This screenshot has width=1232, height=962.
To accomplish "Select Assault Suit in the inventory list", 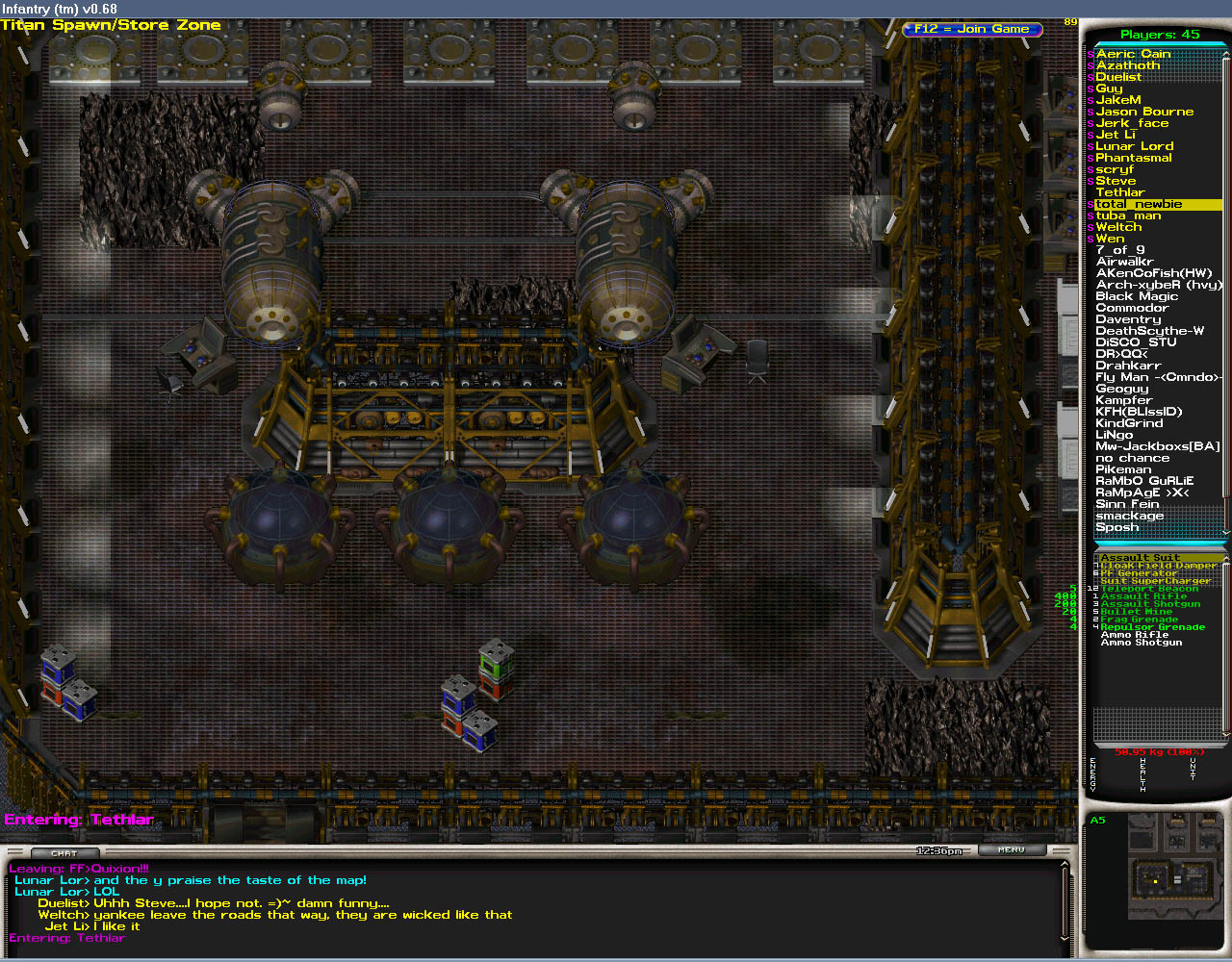I will pyautogui.click(x=1140, y=558).
